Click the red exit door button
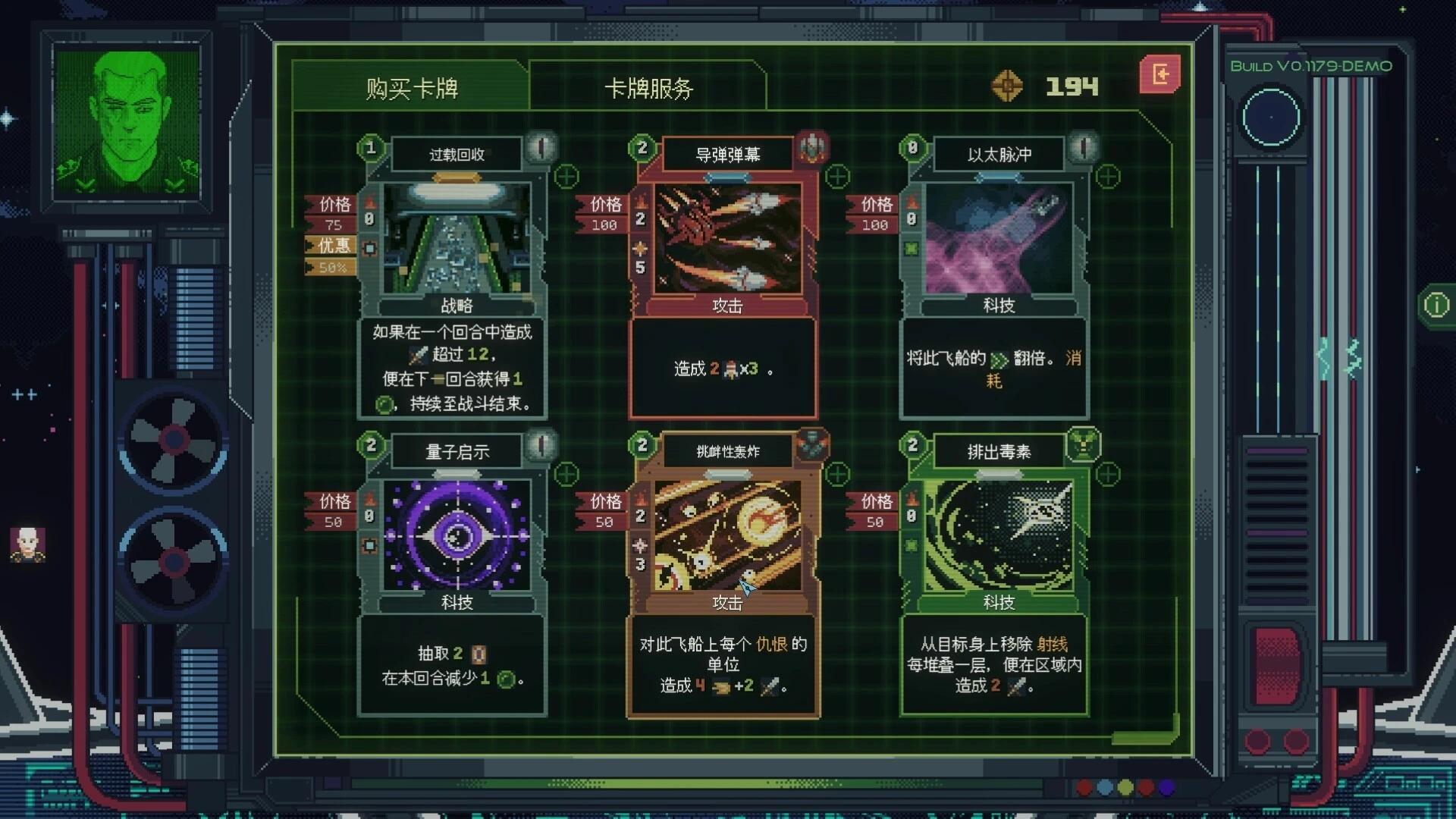 coord(1159,74)
